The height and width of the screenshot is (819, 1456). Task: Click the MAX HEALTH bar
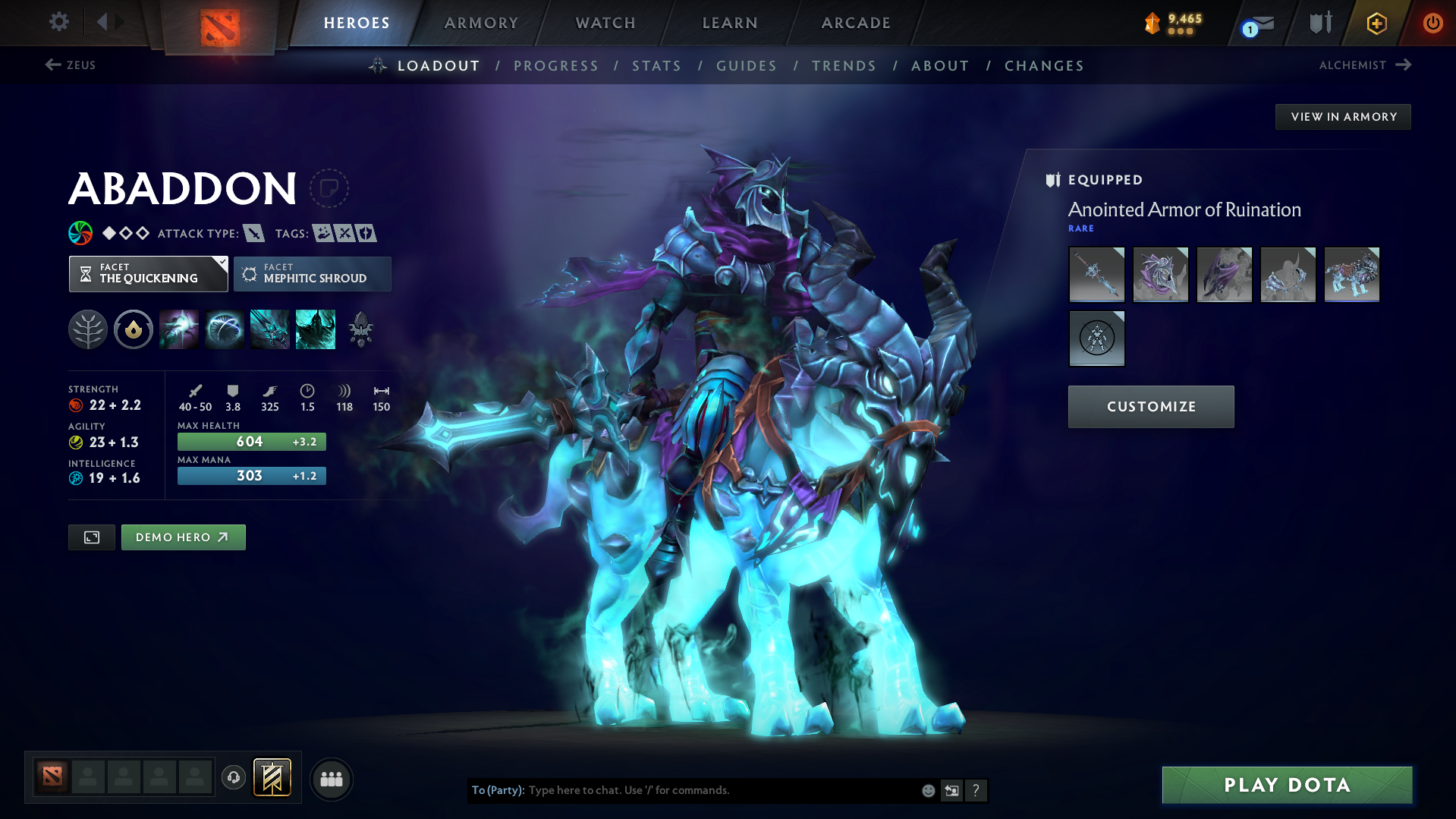click(x=251, y=441)
